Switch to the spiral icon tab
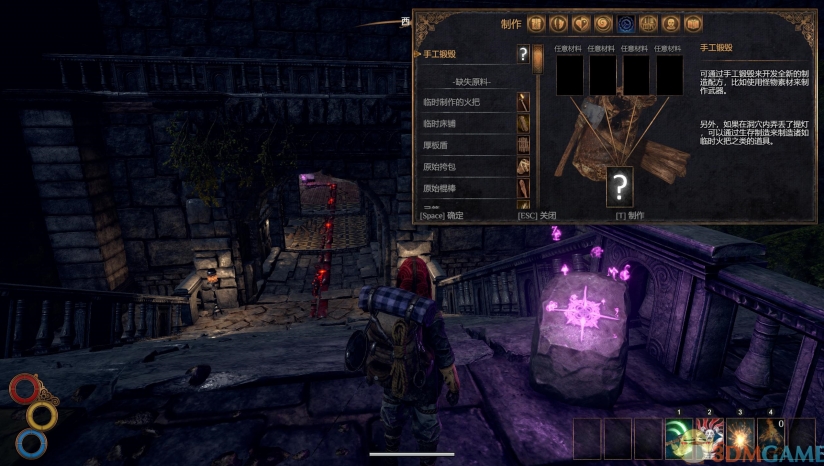 tap(603, 24)
